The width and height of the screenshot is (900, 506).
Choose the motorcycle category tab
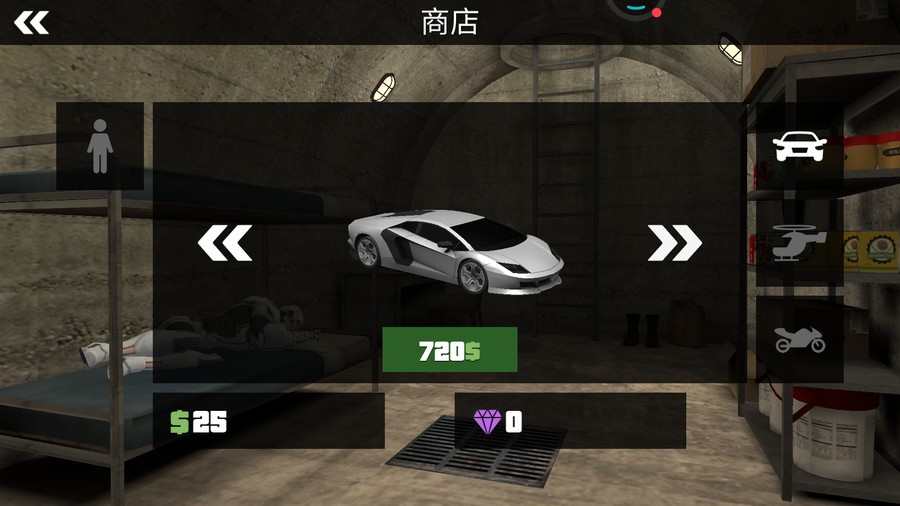point(800,340)
